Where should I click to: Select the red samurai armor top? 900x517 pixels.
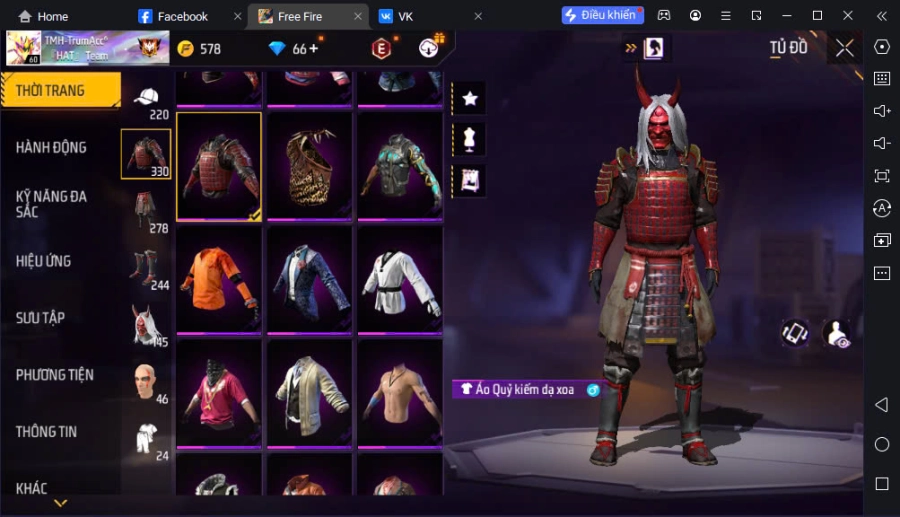(x=219, y=165)
